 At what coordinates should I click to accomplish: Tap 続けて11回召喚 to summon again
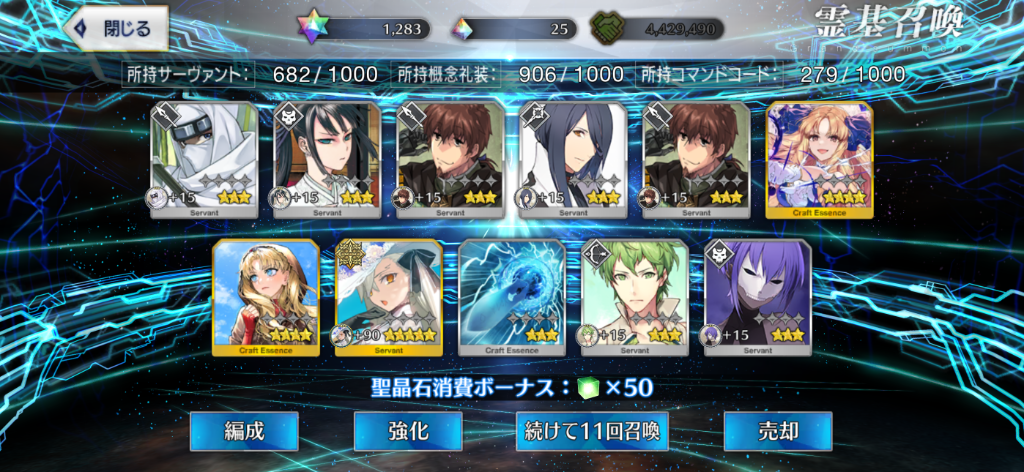click(590, 431)
